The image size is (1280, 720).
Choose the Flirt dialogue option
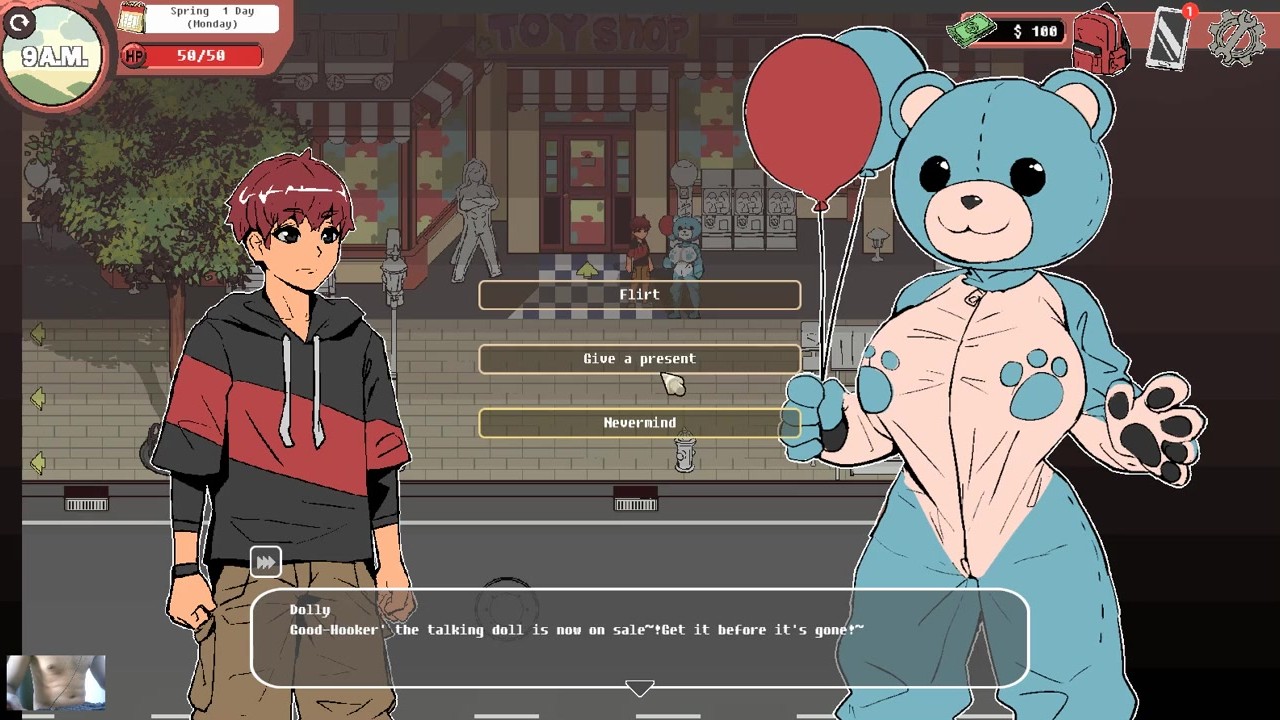639,295
